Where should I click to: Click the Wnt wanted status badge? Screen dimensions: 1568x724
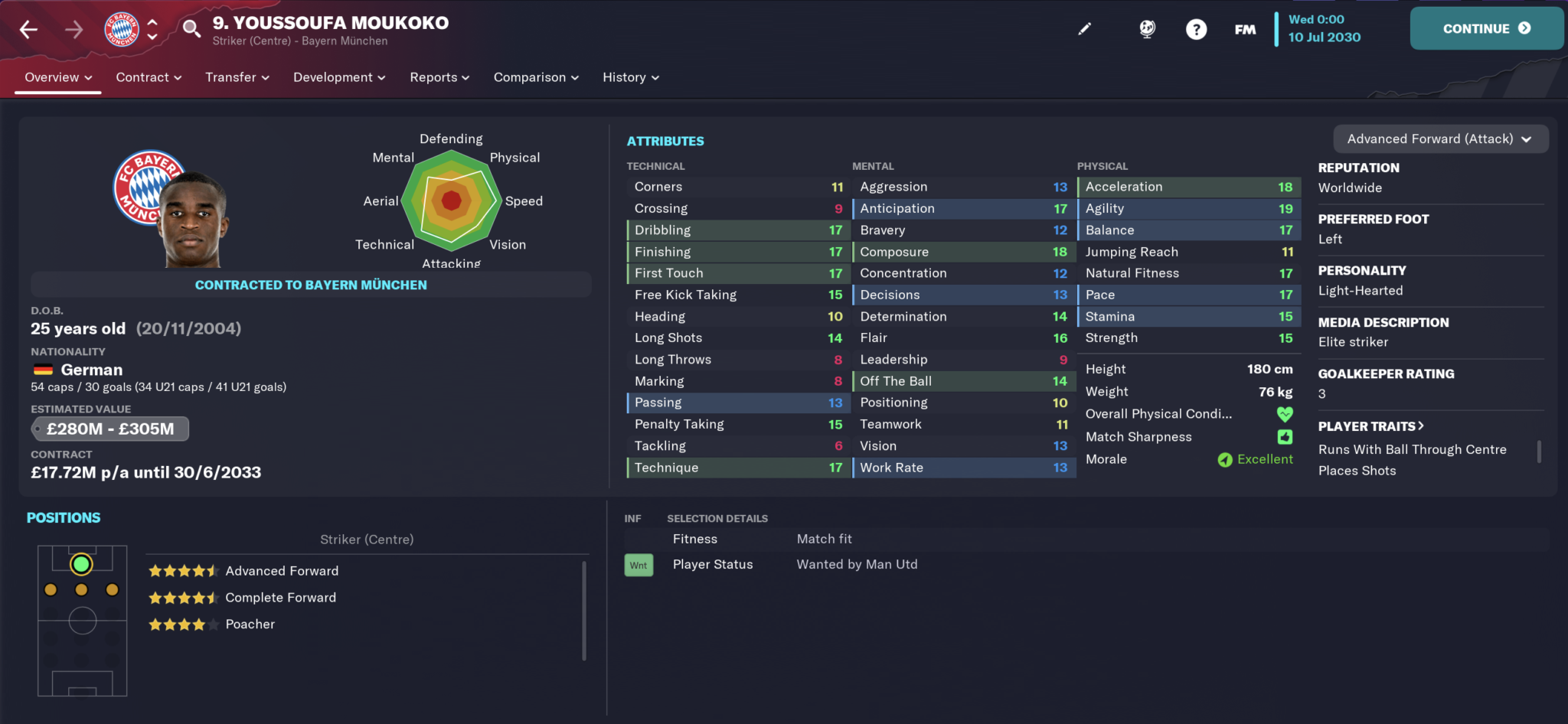(639, 564)
